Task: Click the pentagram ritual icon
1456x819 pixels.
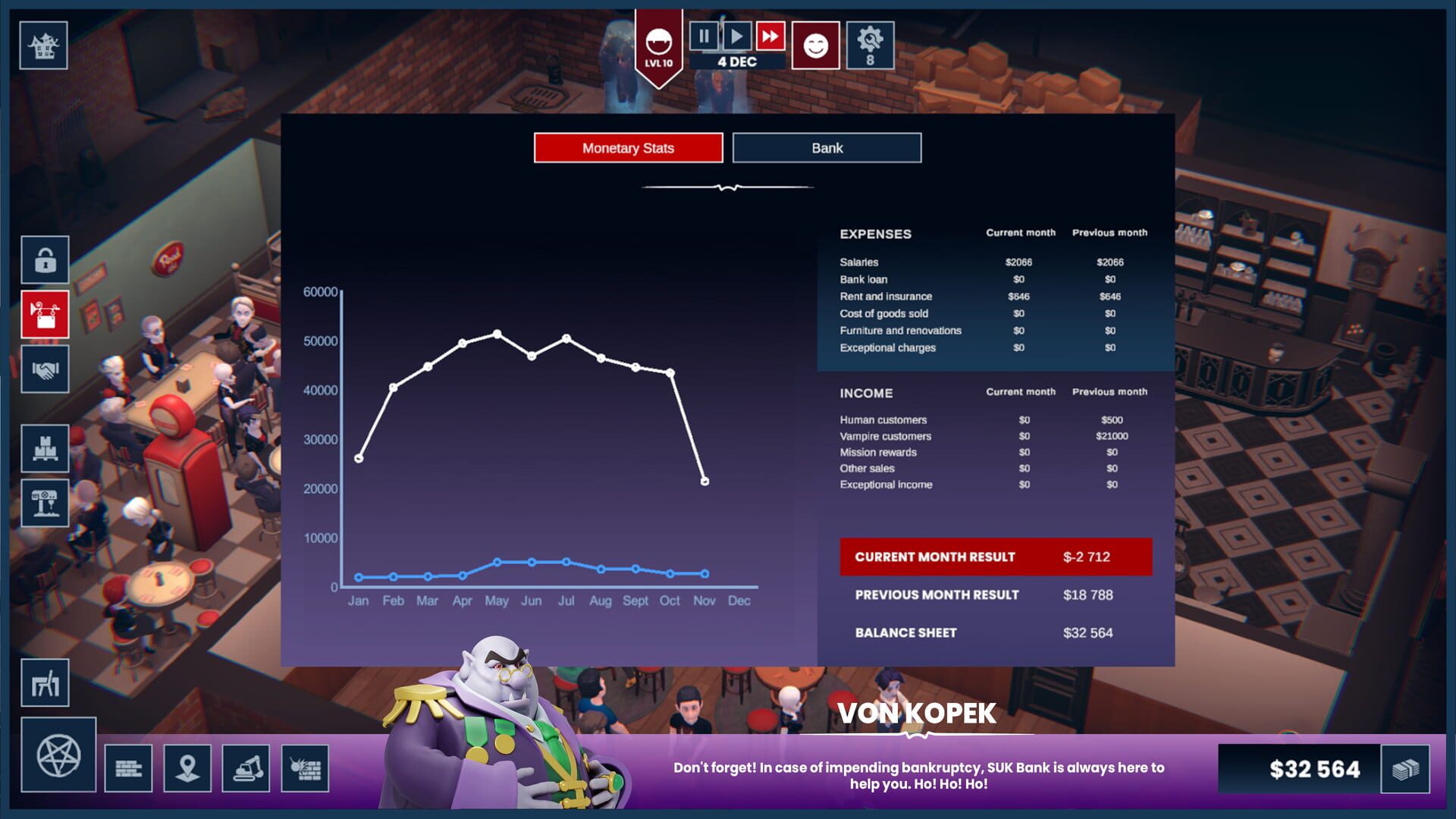Action: (57, 757)
